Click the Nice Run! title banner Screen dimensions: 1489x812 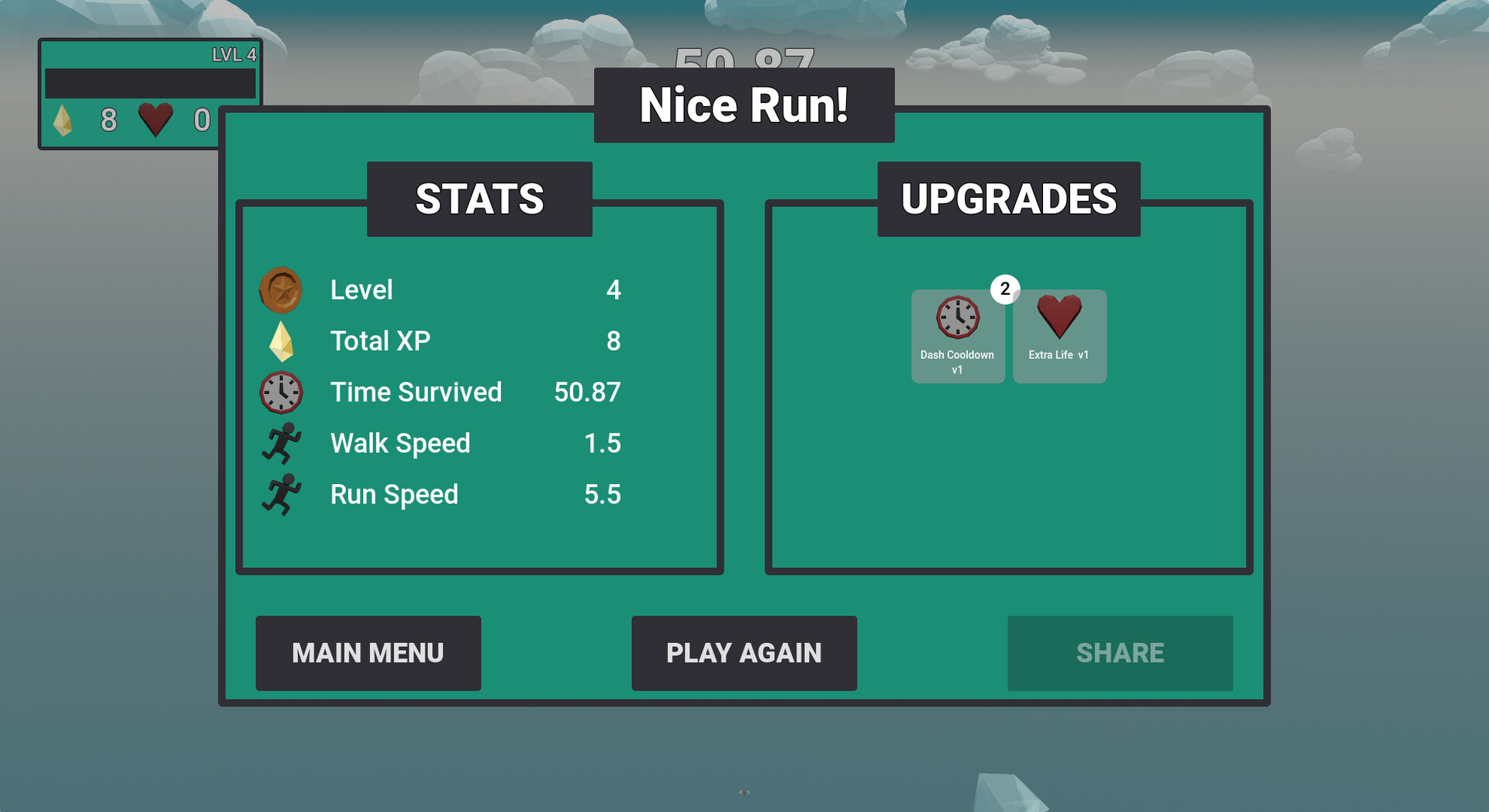[744, 105]
